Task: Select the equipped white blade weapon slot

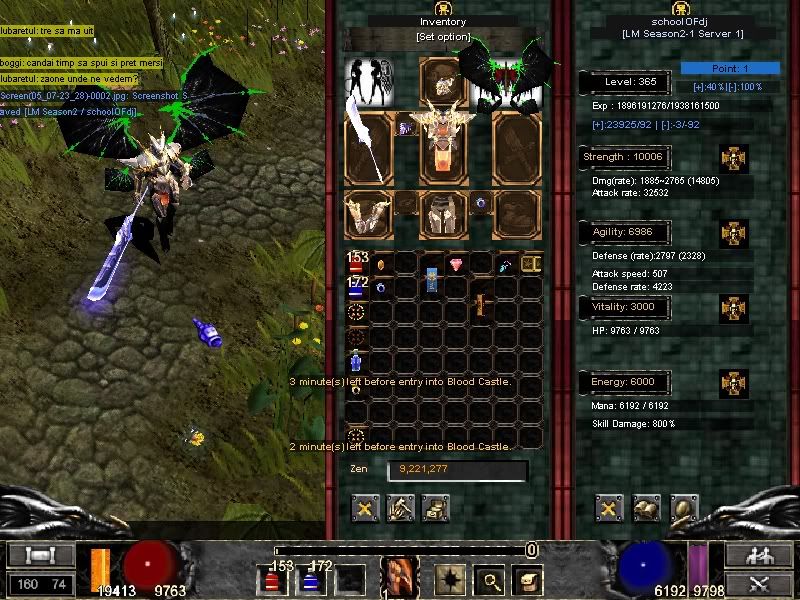Action: 368,148
